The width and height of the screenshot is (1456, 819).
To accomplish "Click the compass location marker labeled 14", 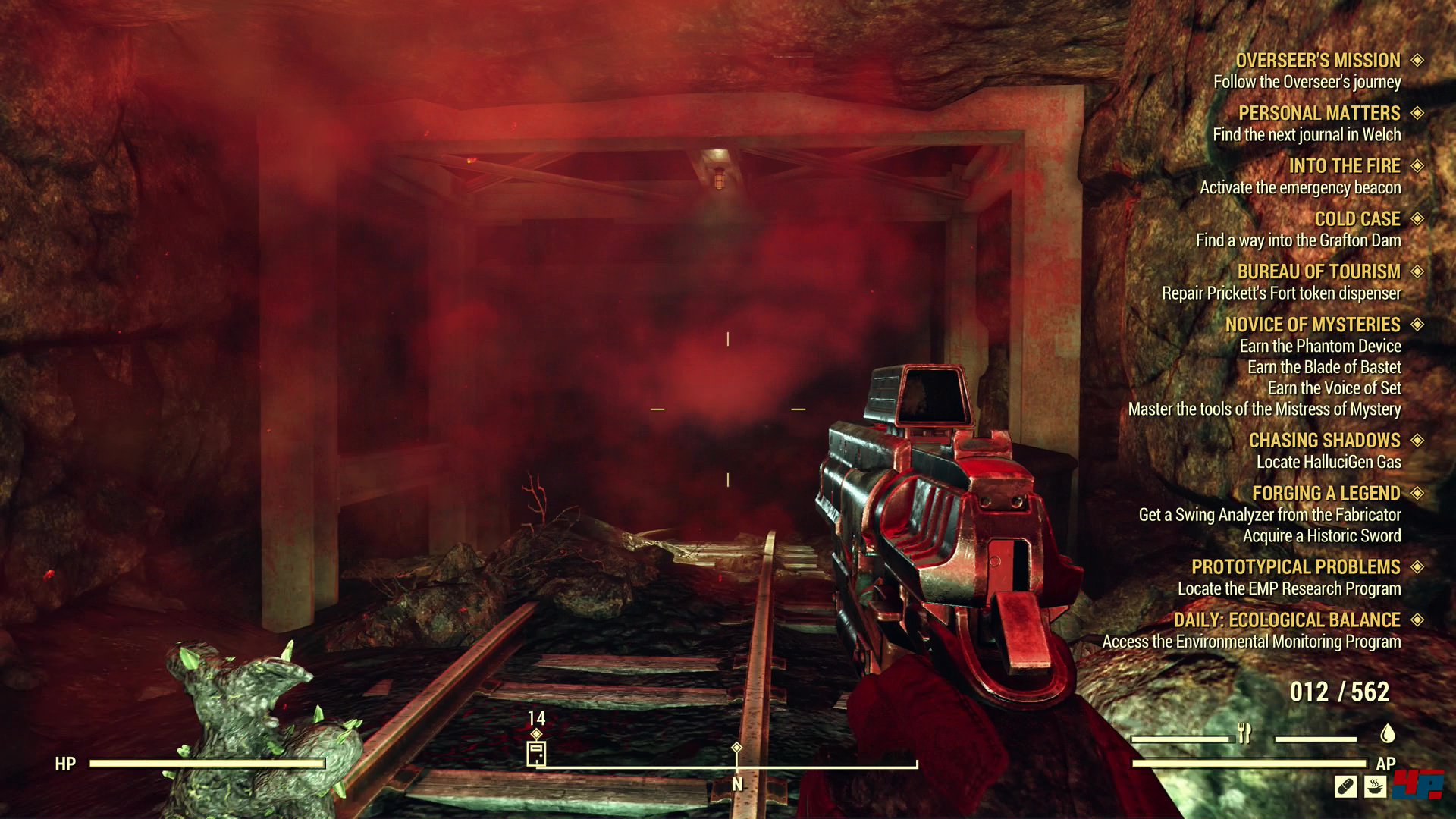I will point(536,752).
